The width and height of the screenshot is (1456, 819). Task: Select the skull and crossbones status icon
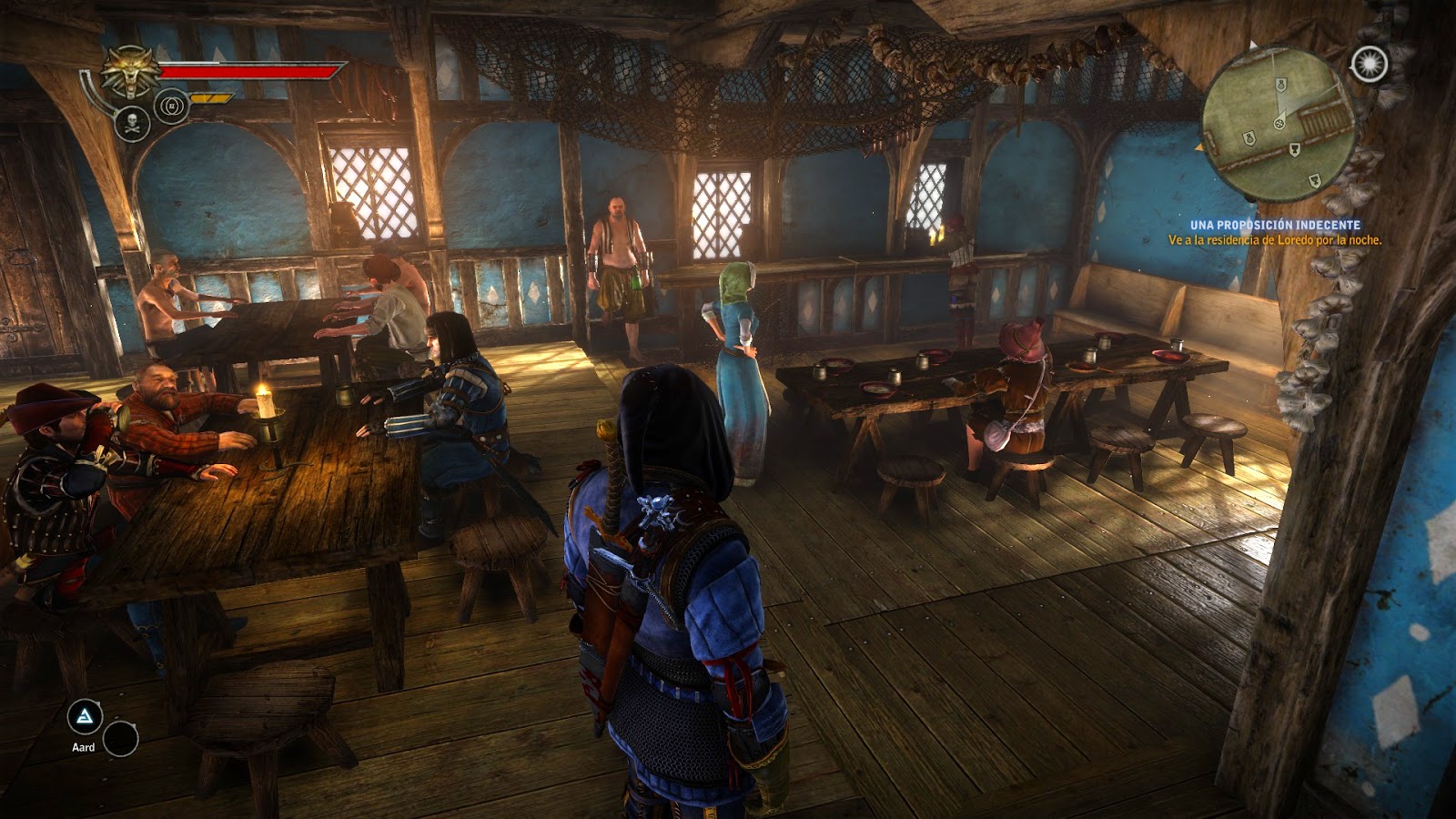tap(133, 123)
